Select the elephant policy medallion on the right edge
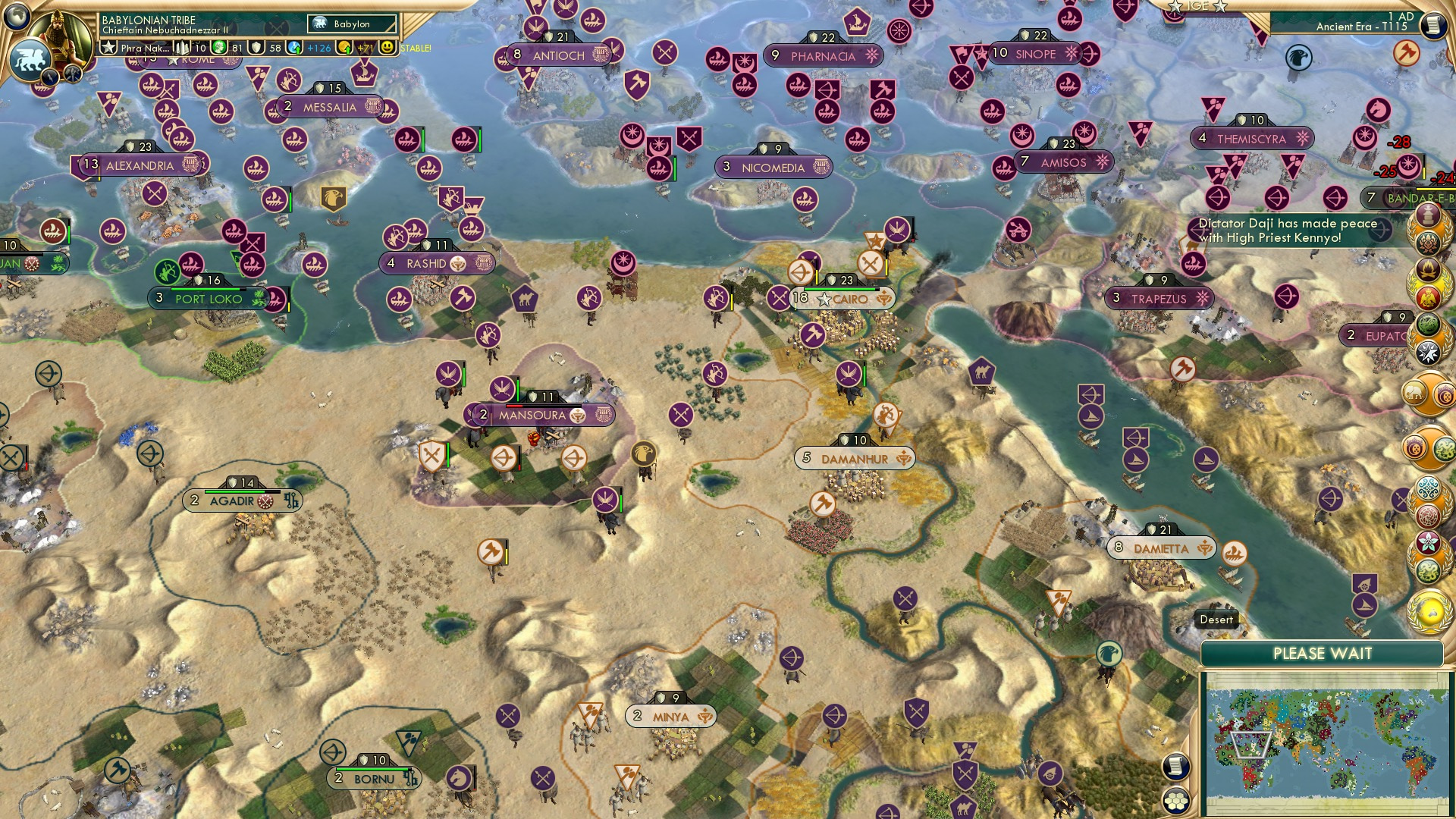 pyautogui.click(x=1415, y=393)
